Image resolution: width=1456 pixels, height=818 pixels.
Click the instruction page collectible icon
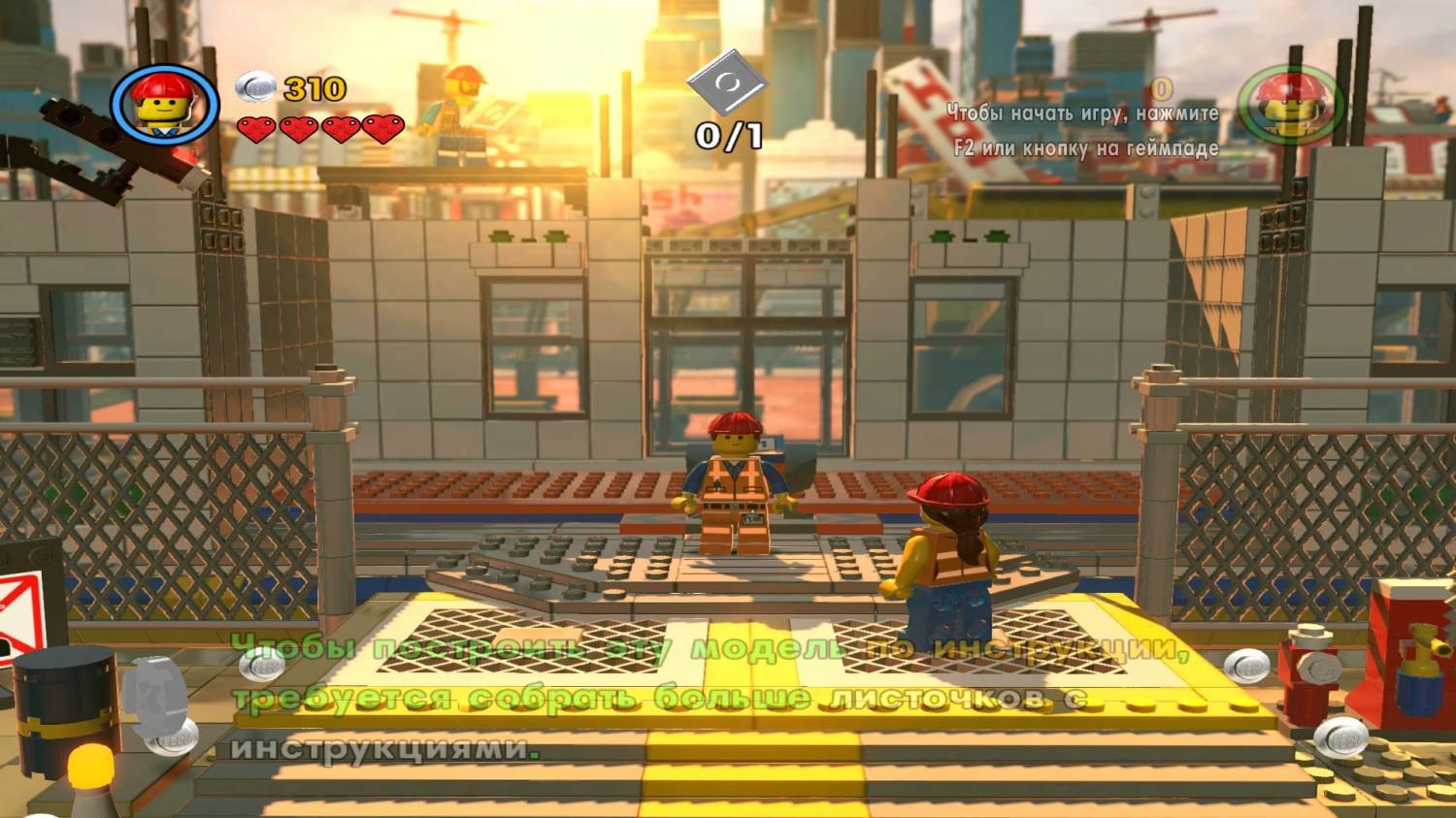click(727, 85)
